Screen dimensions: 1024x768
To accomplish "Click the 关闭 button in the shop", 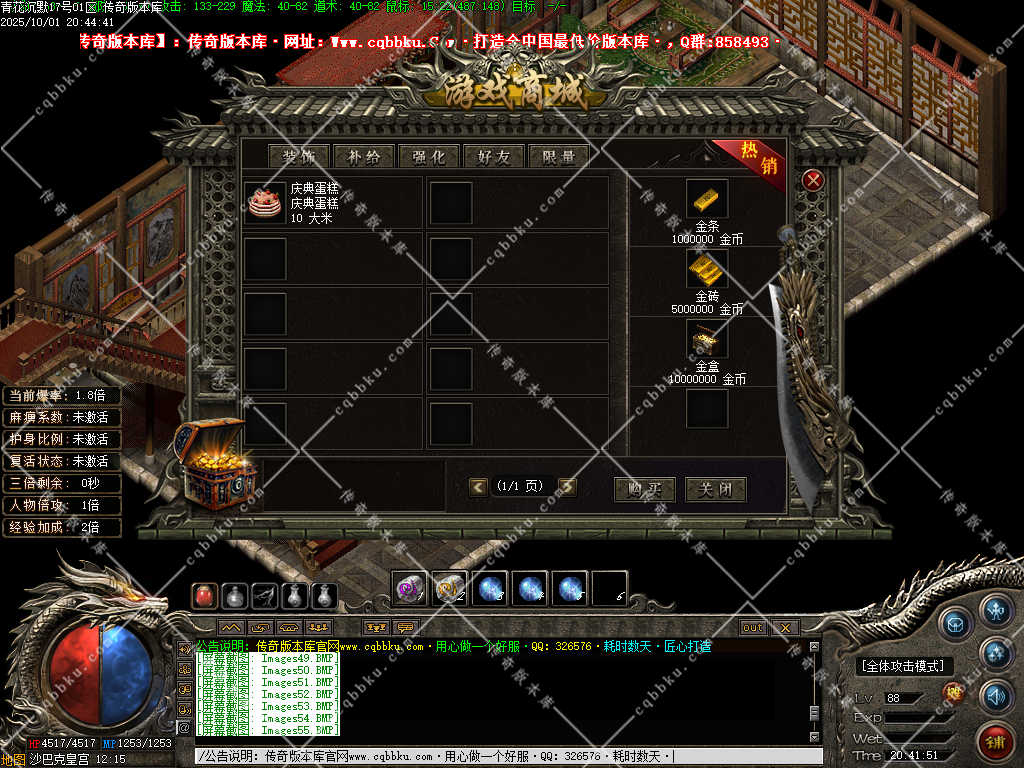I will point(715,489).
